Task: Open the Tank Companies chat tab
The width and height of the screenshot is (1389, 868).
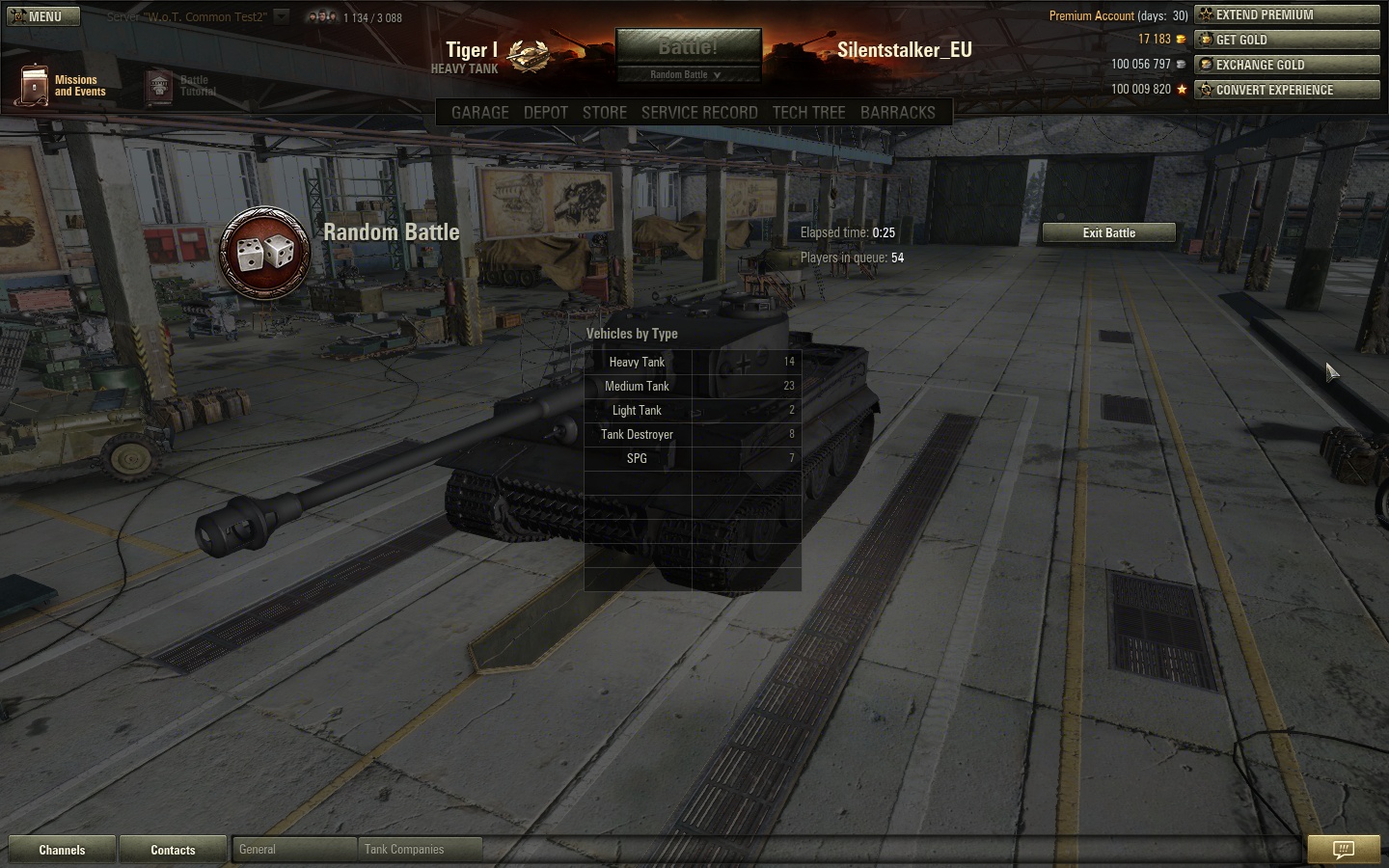Action: click(x=419, y=850)
